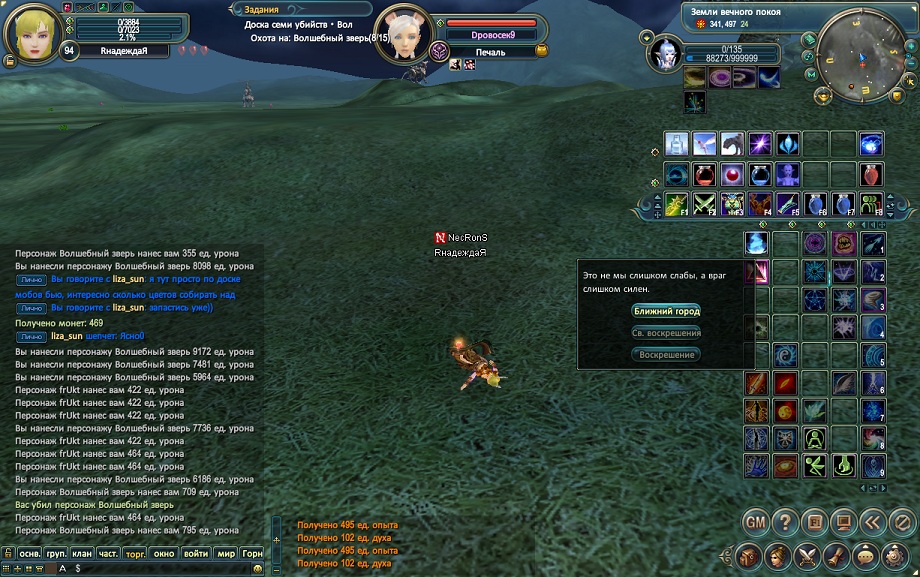Switch to the клан chat tab
This screenshot has height=577, width=920.
click(82, 552)
